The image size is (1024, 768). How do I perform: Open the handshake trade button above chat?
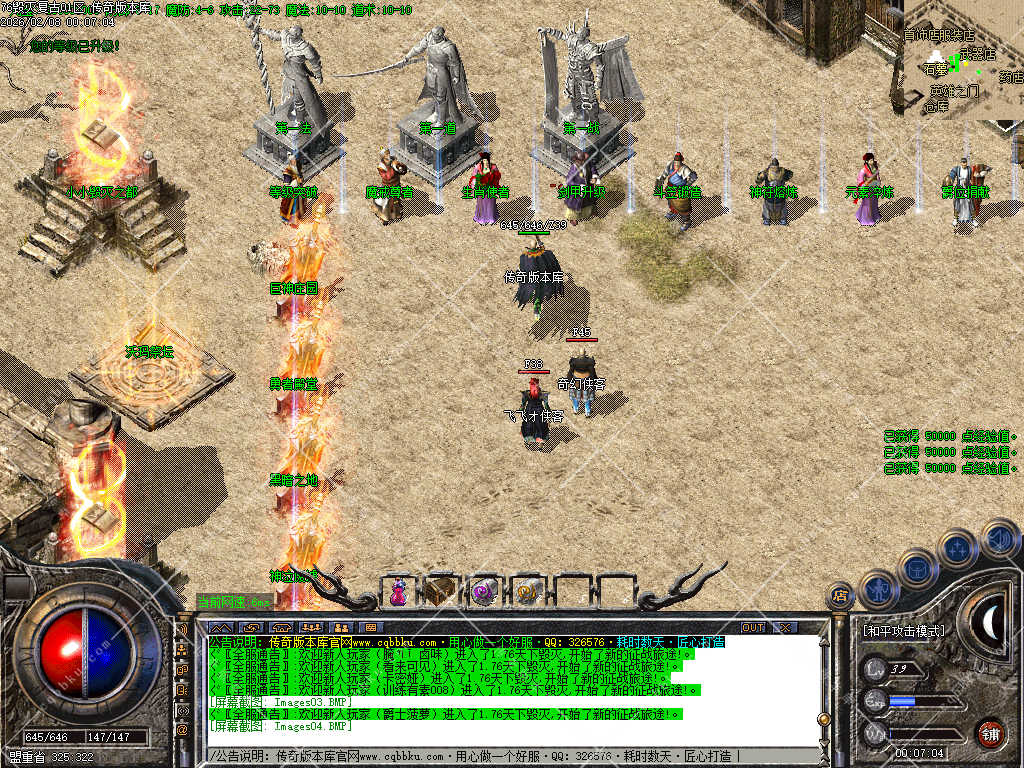[250, 627]
